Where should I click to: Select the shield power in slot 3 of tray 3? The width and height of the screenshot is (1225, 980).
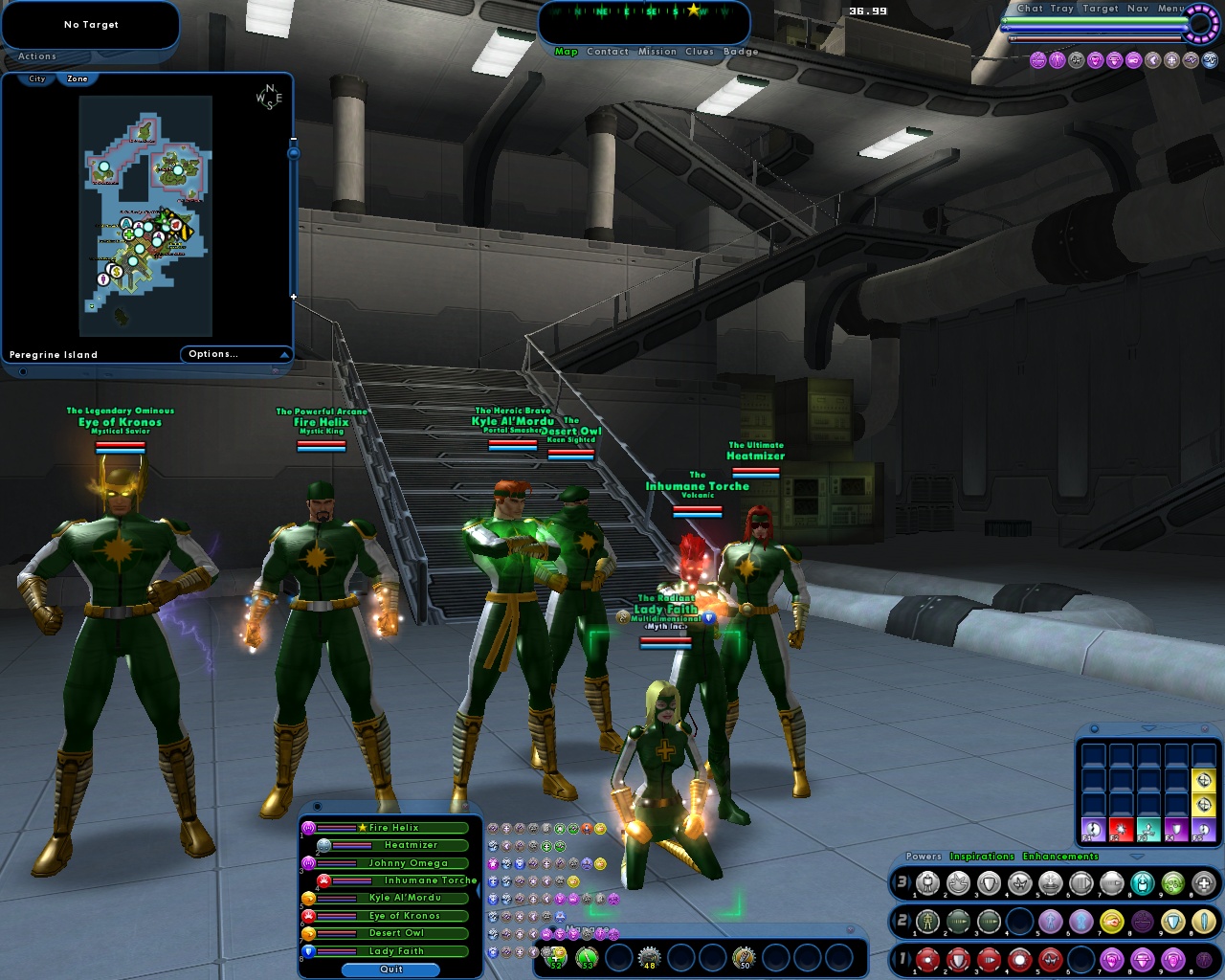coord(988,884)
